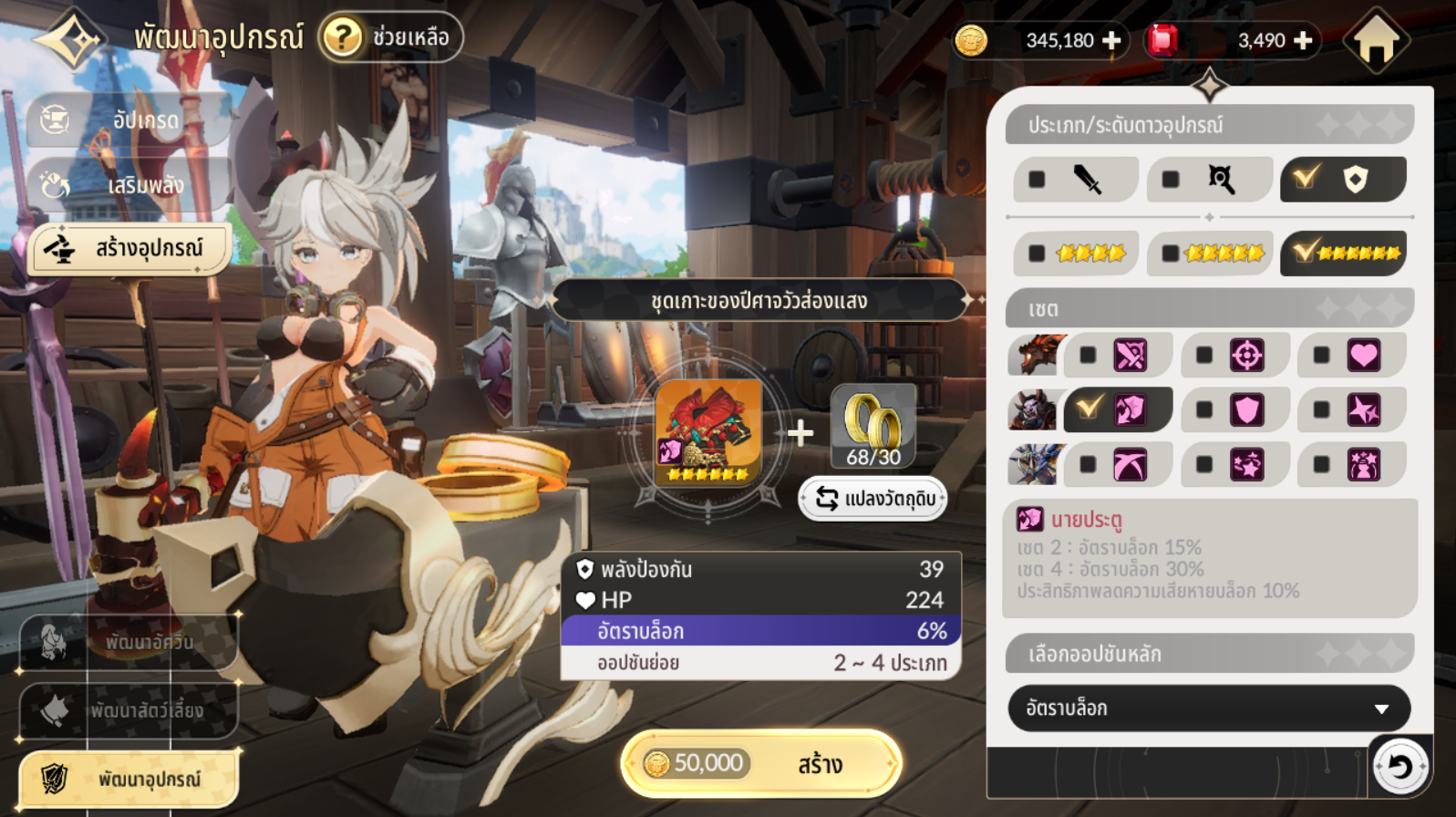Select the สร้างอุปกรณ์ craft equipment tab
This screenshot has height=817, width=1456.
[129, 248]
